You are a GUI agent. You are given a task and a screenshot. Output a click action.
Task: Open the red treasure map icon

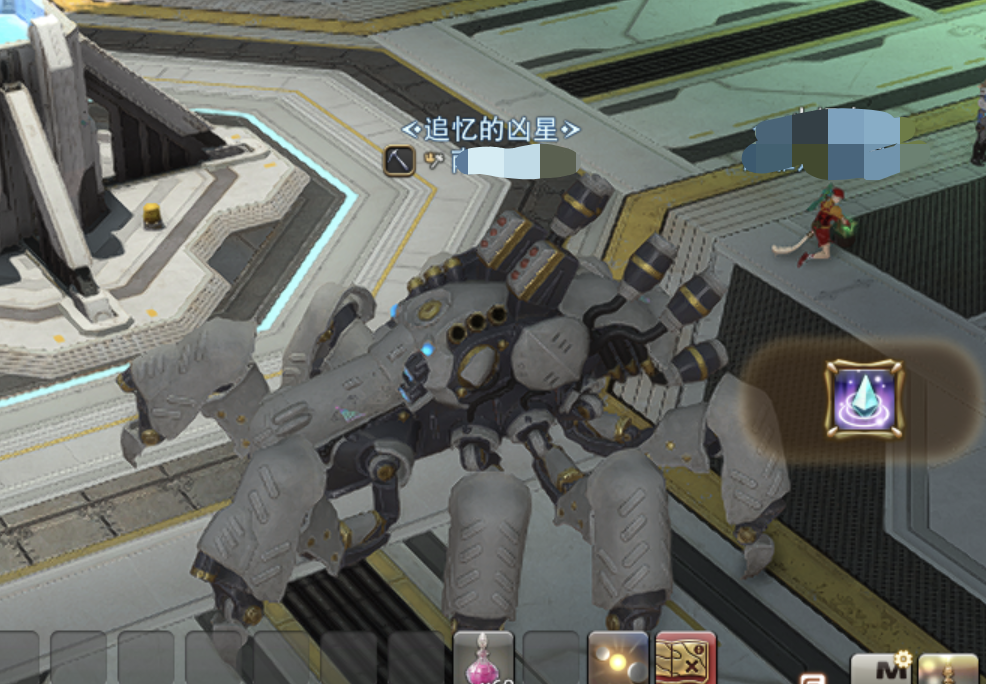(686, 659)
